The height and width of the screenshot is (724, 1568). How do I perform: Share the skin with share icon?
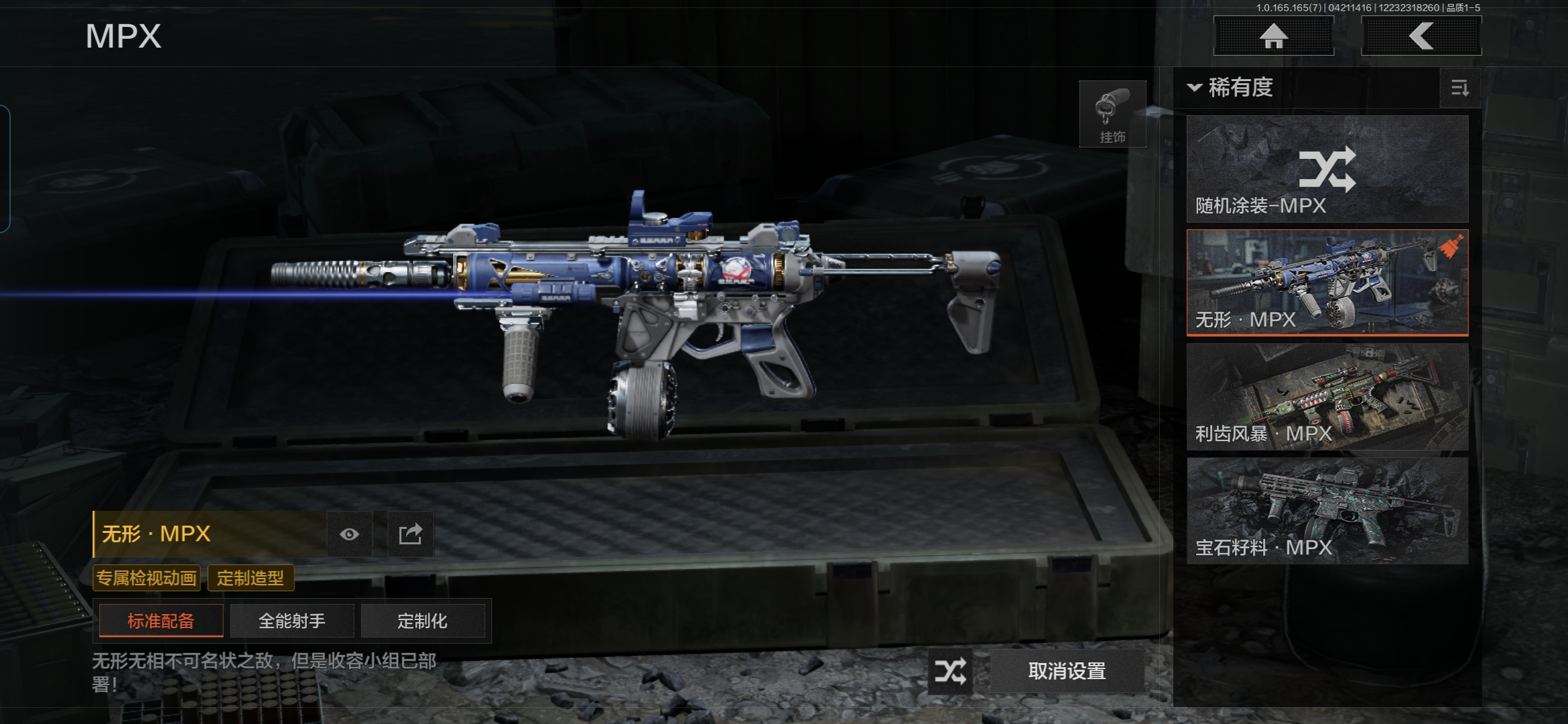410,534
